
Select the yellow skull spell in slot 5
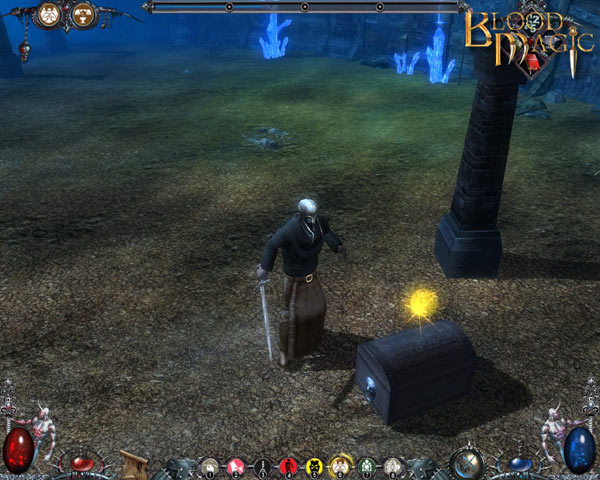[314, 465]
